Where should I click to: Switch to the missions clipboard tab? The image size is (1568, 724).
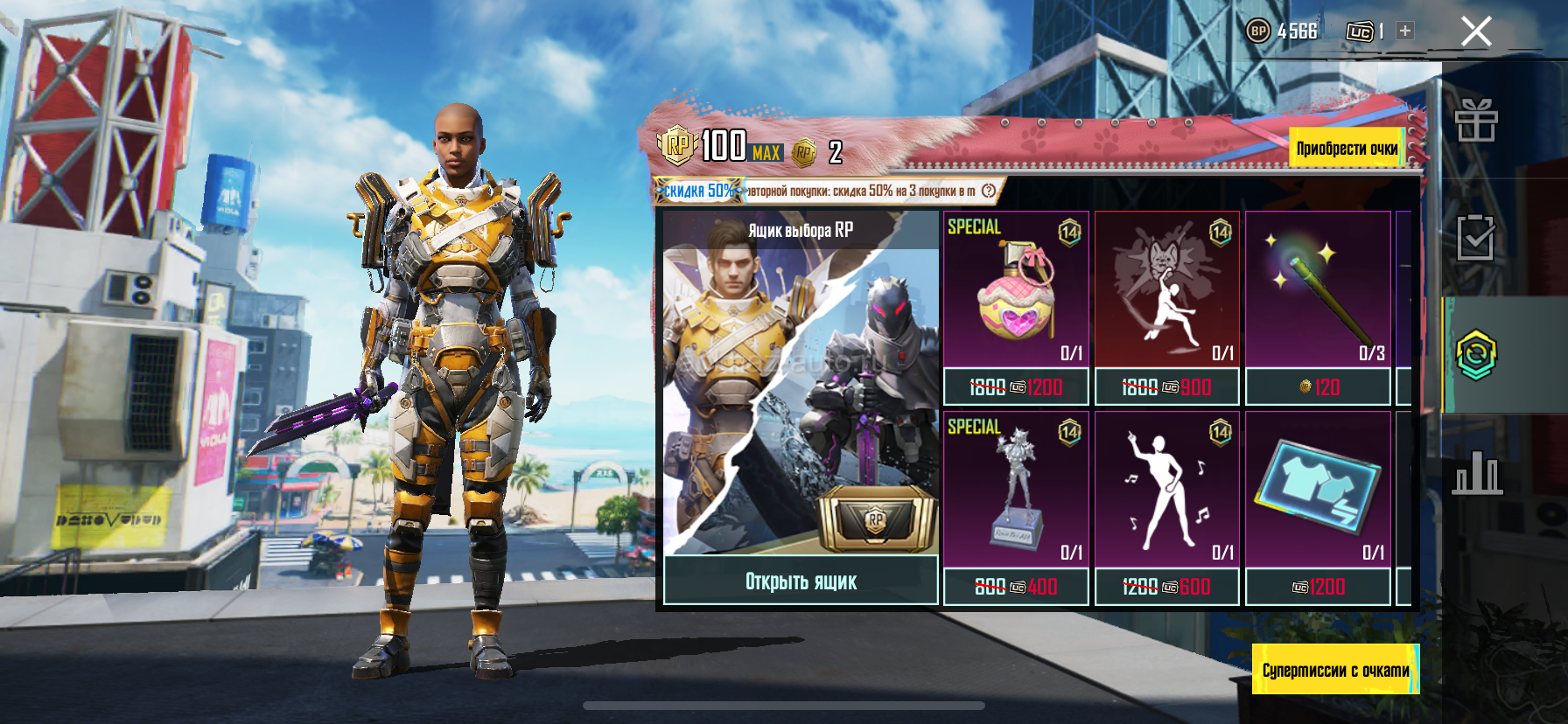[1476, 237]
